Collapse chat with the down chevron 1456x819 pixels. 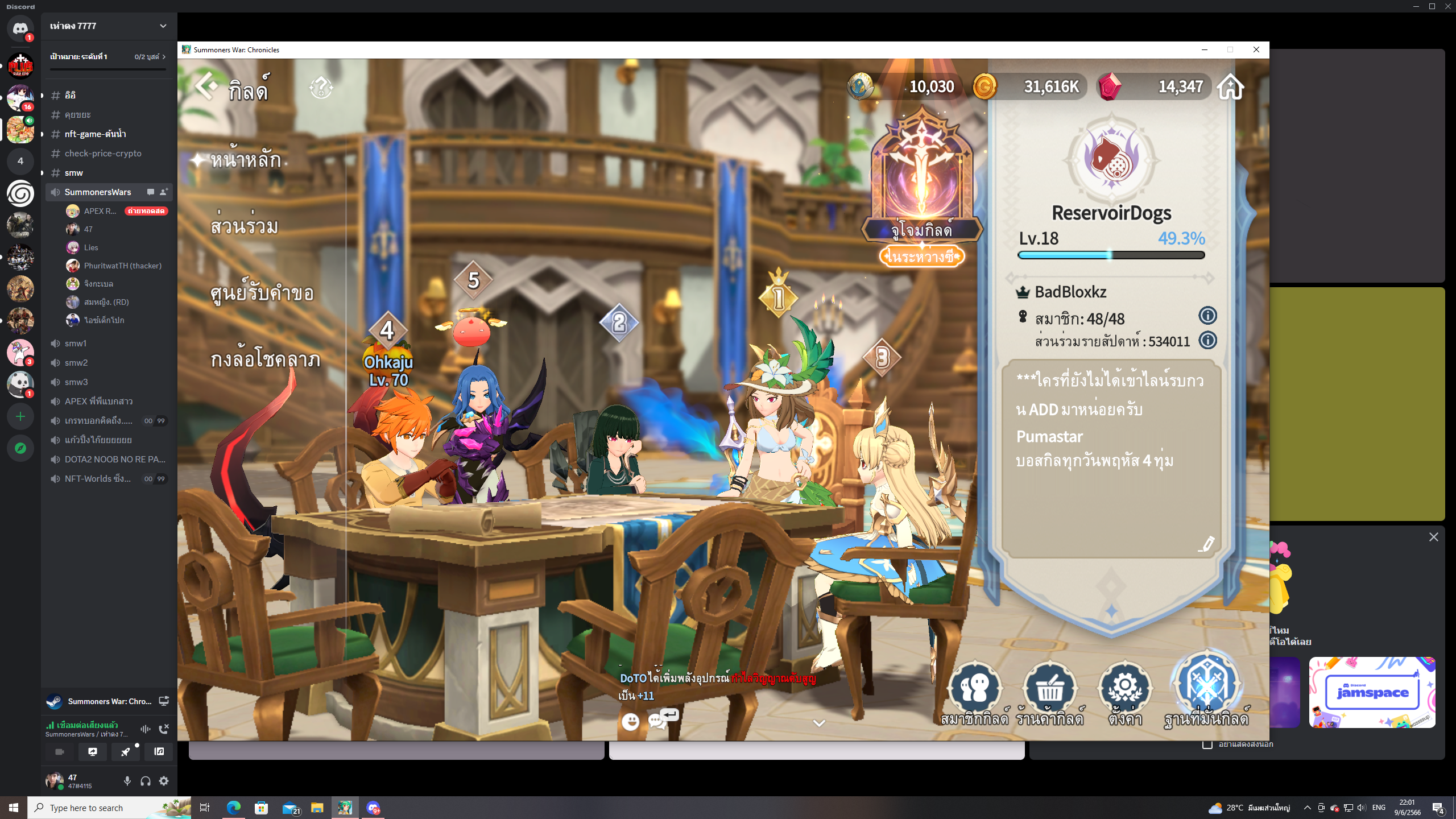point(819,723)
